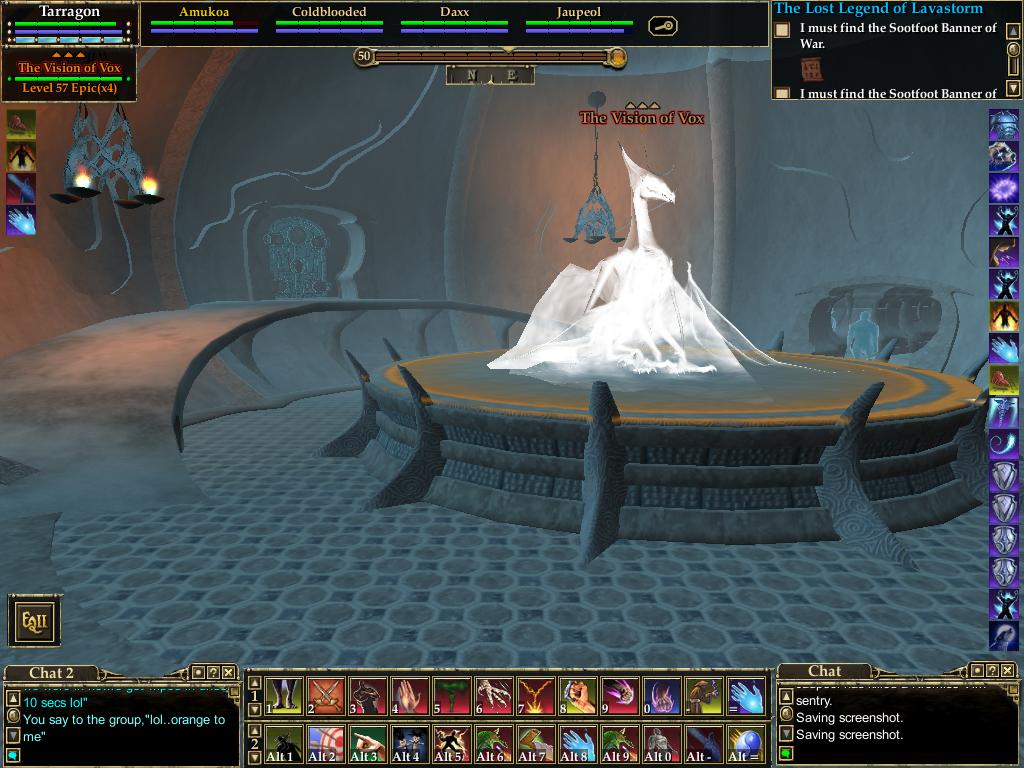This screenshot has height=768, width=1024.
Task: Click The Vision of Vox target frame
Action: coord(69,77)
